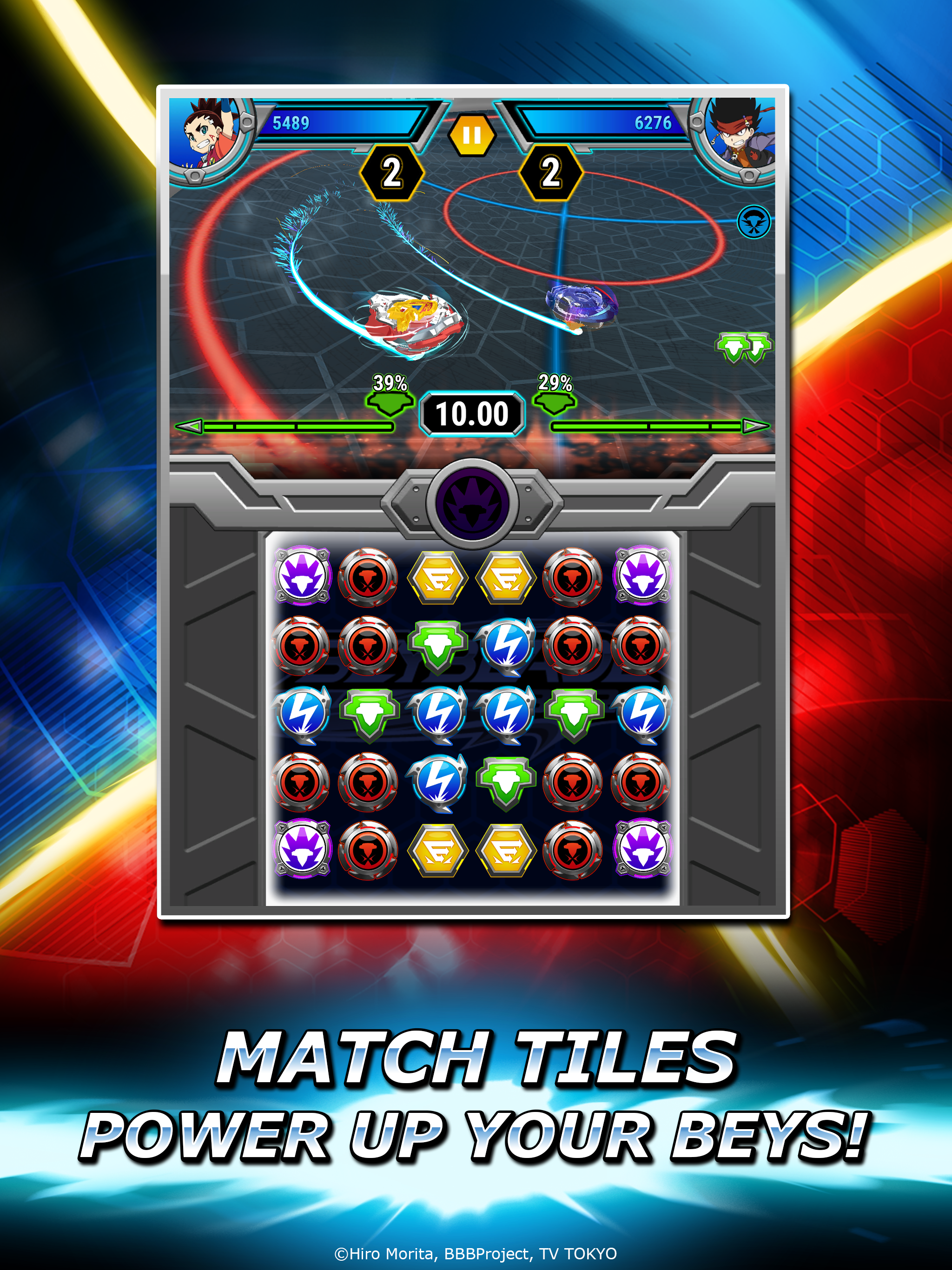
Task: Tap the purple crown tile in the top-left corner
Action: coord(303,575)
